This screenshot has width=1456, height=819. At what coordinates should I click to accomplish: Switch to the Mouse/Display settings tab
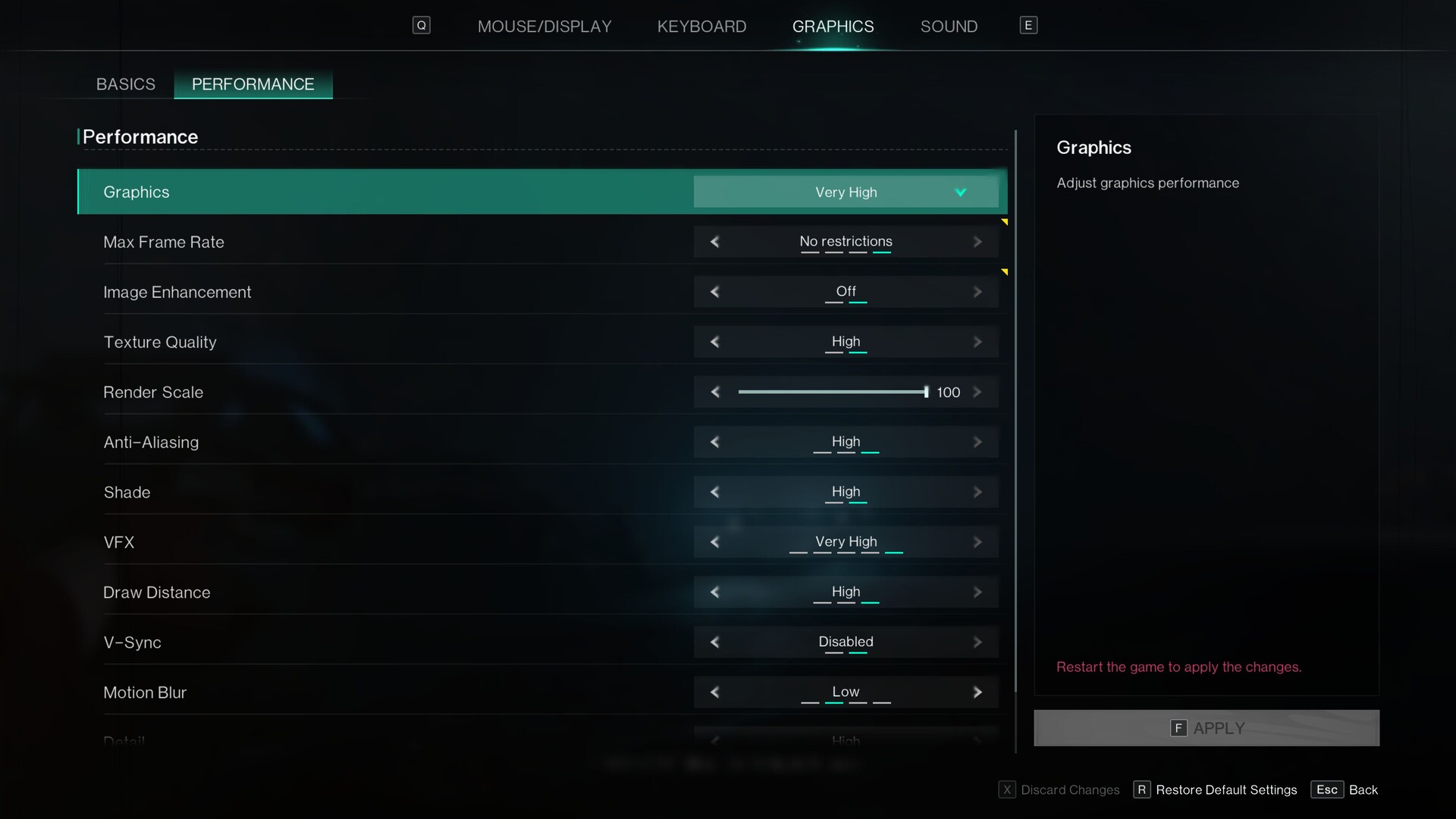point(544,27)
